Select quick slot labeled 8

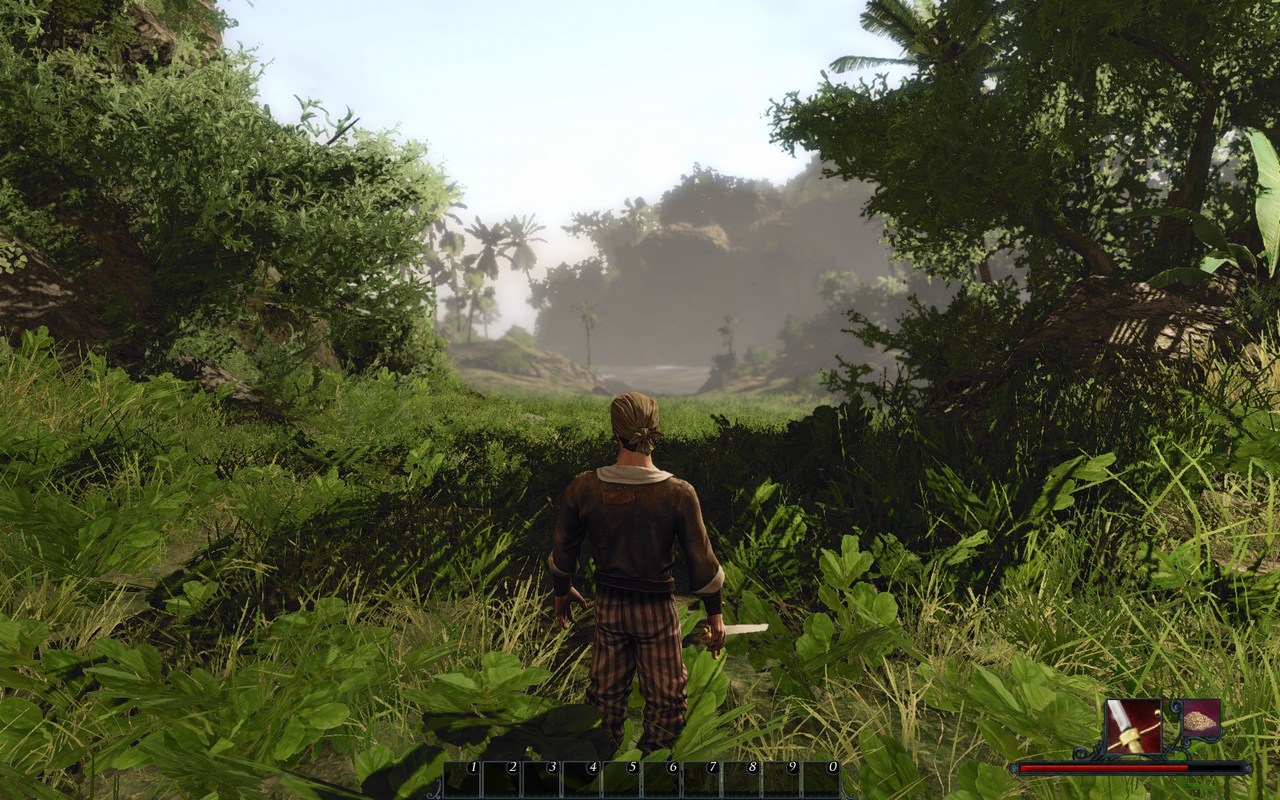[742, 780]
